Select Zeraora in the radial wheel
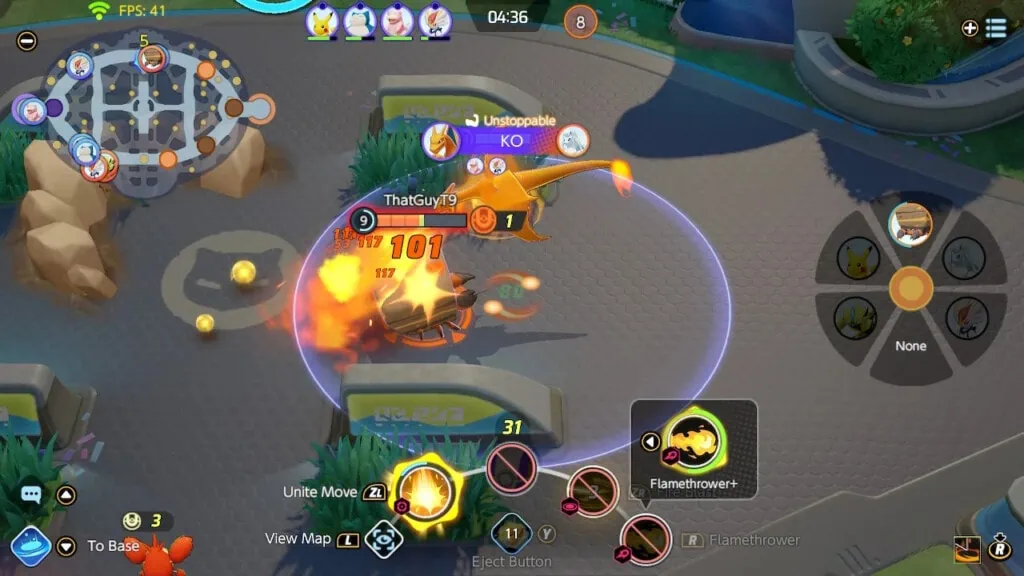This screenshot has height=576, width=1024. pyautogui.click(x=855, y=318)
